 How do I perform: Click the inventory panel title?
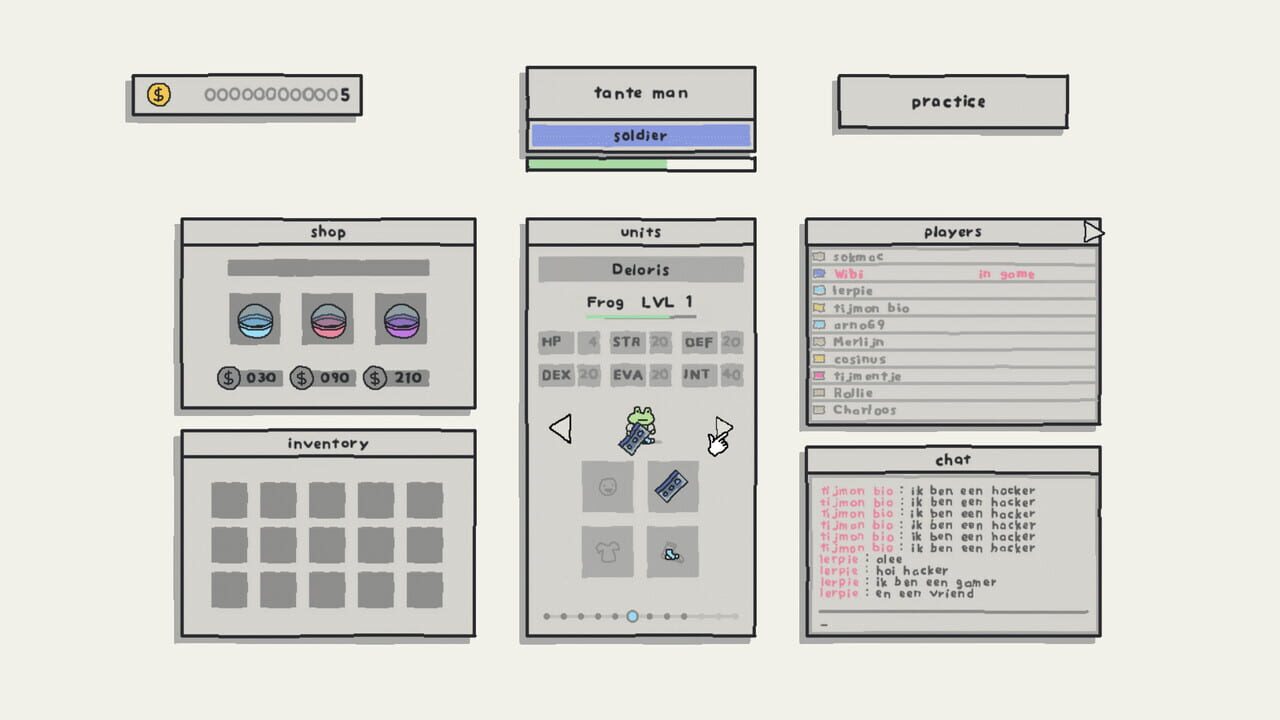click(x=327, y=442)
